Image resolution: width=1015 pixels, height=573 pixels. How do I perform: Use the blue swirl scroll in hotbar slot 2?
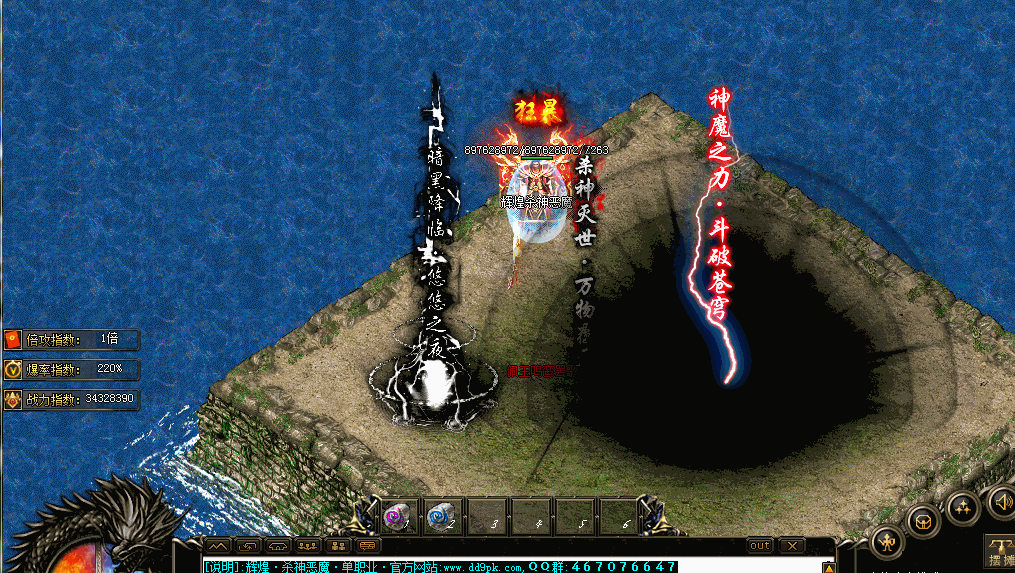tap(443, 516)
